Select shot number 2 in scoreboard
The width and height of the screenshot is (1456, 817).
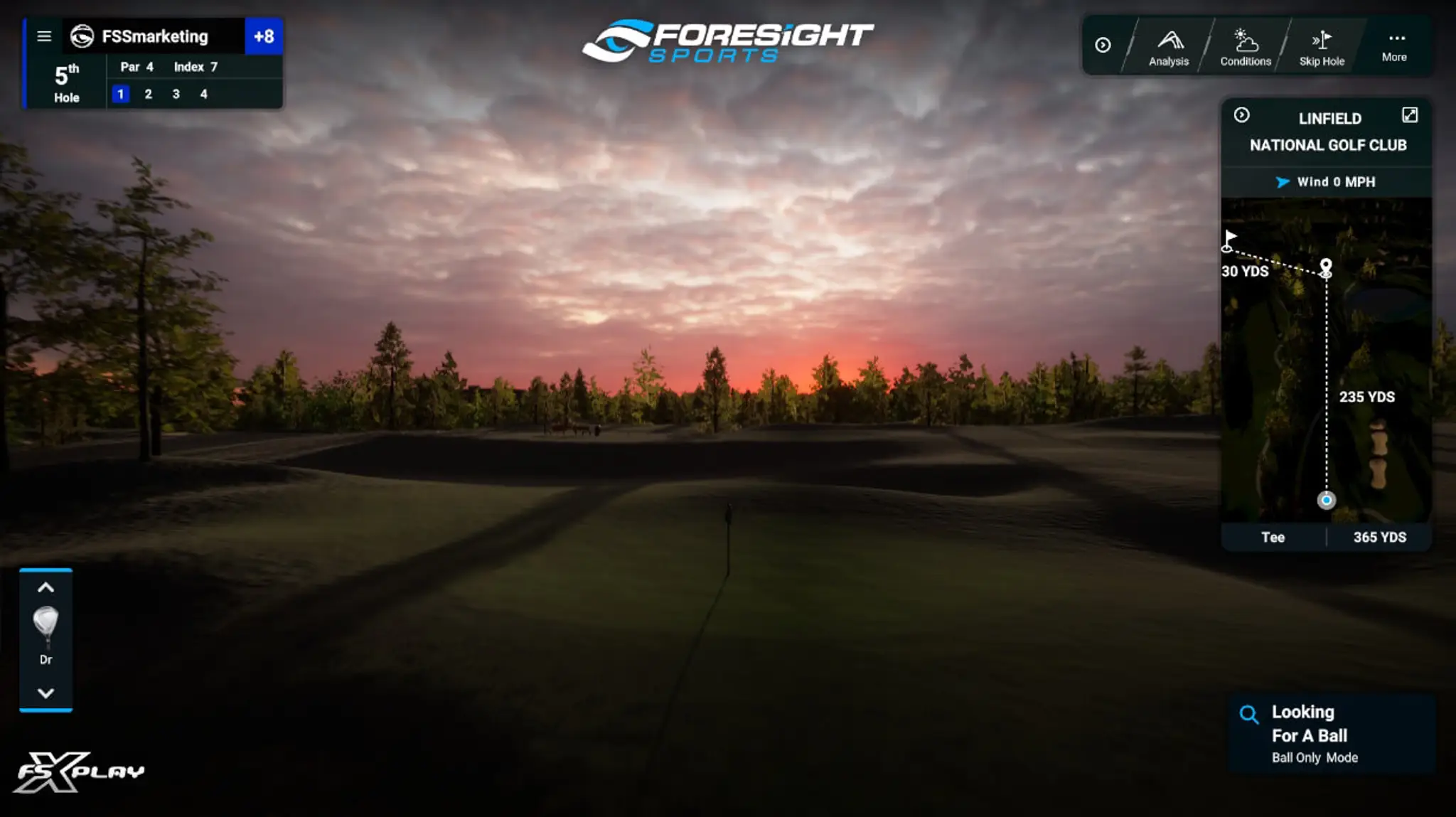point(149,93)
